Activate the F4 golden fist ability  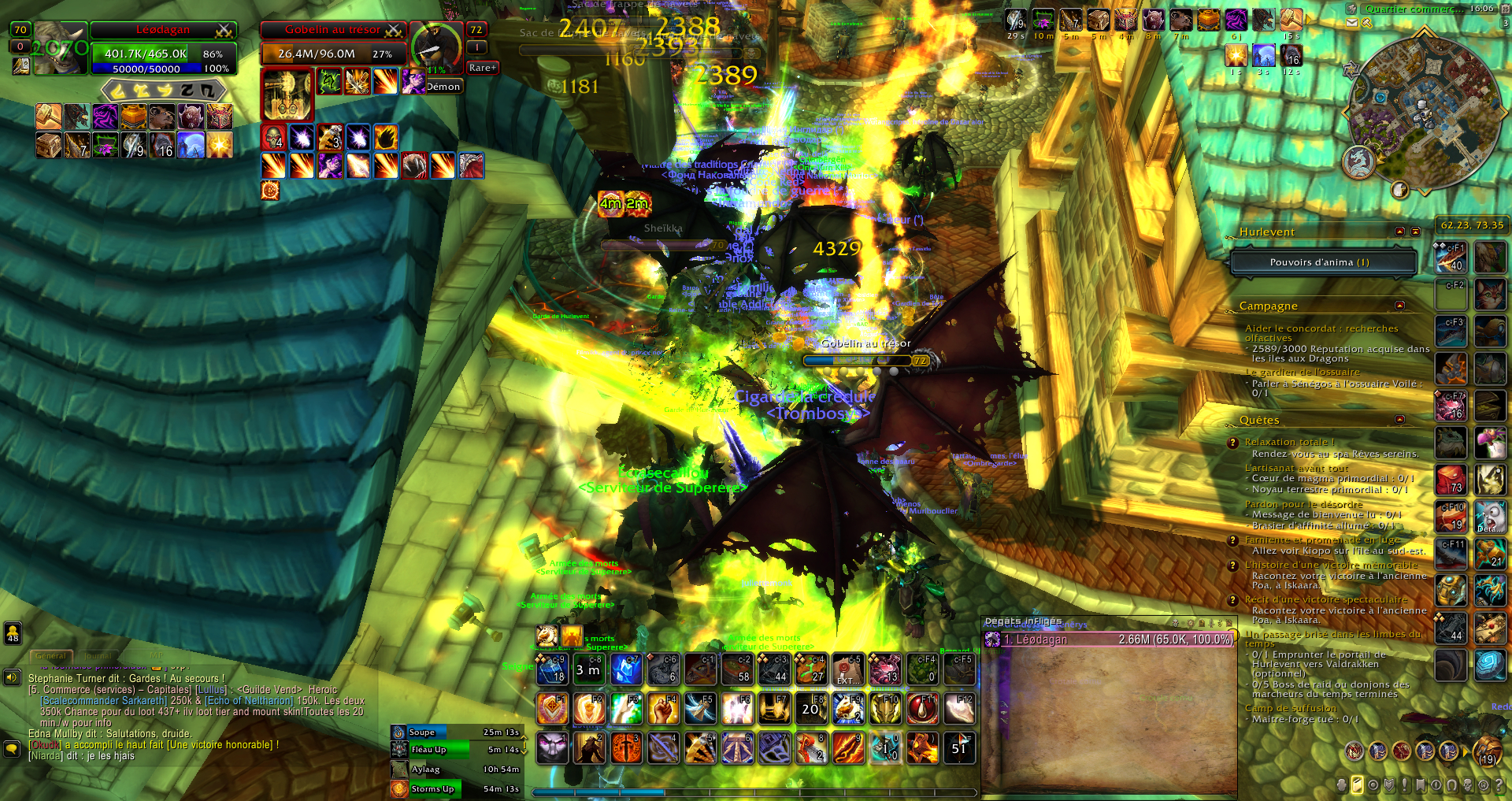tap(663, 709)
